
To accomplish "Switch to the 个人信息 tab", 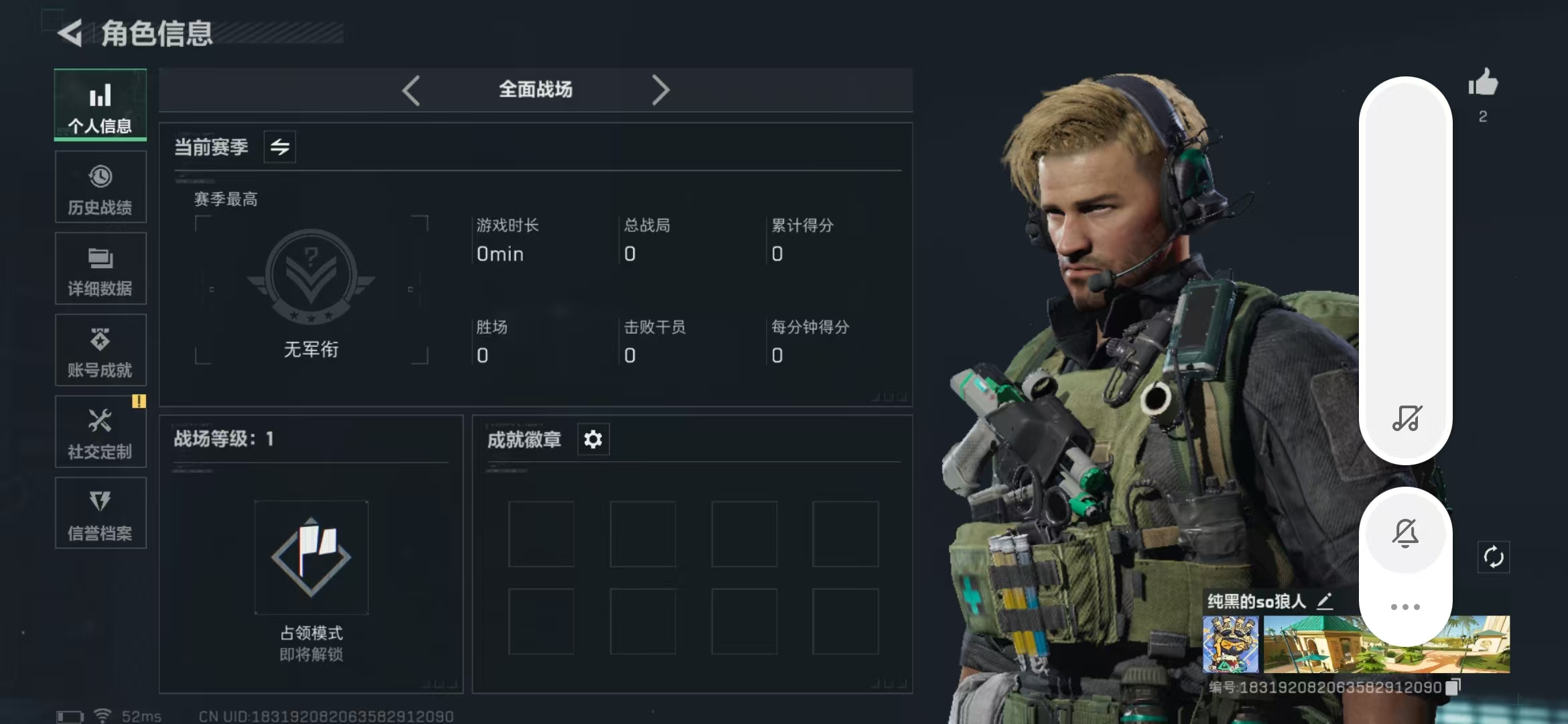I will tap(101, 105).
